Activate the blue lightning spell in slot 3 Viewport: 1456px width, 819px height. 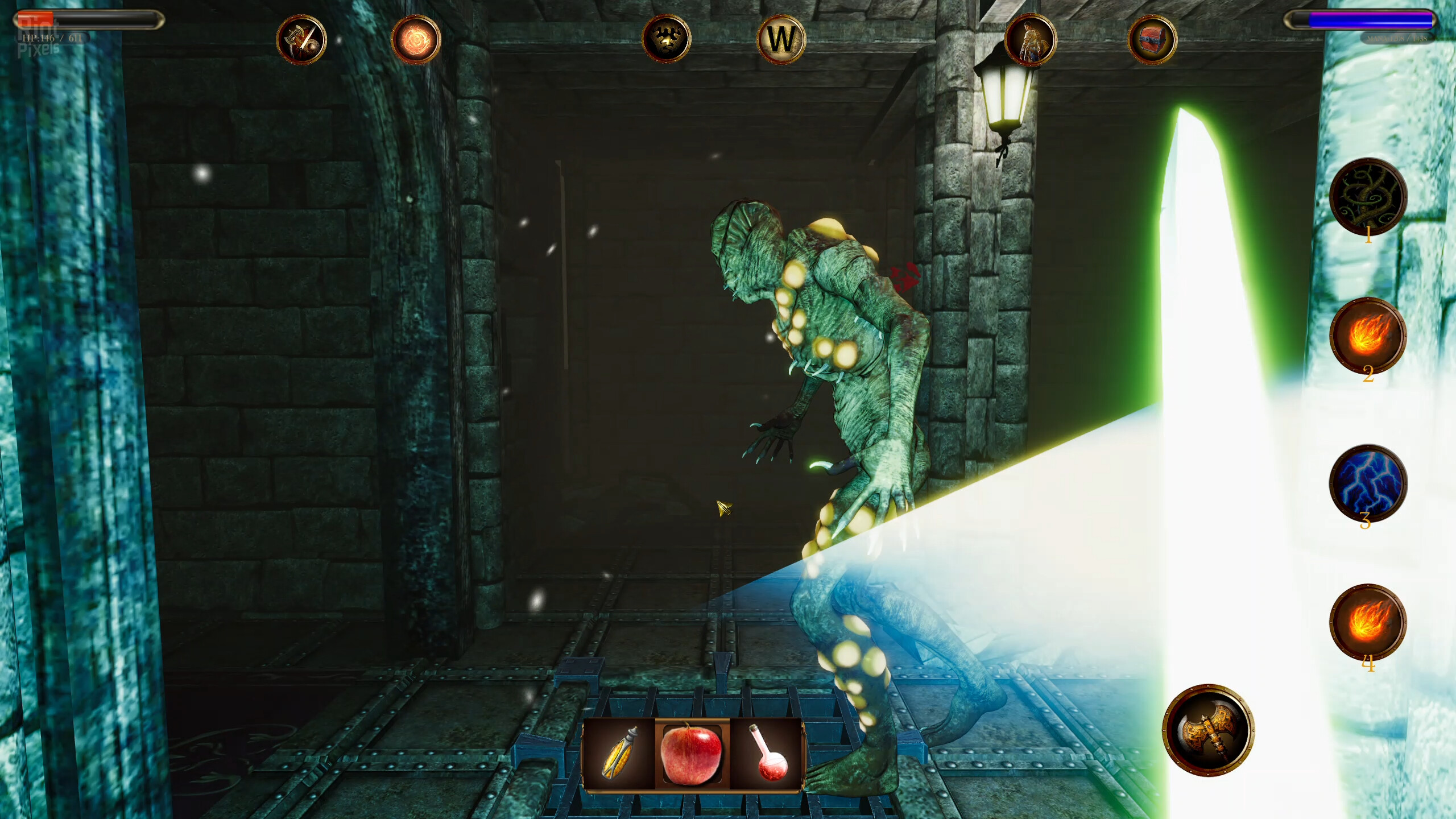click(1368, 483)
